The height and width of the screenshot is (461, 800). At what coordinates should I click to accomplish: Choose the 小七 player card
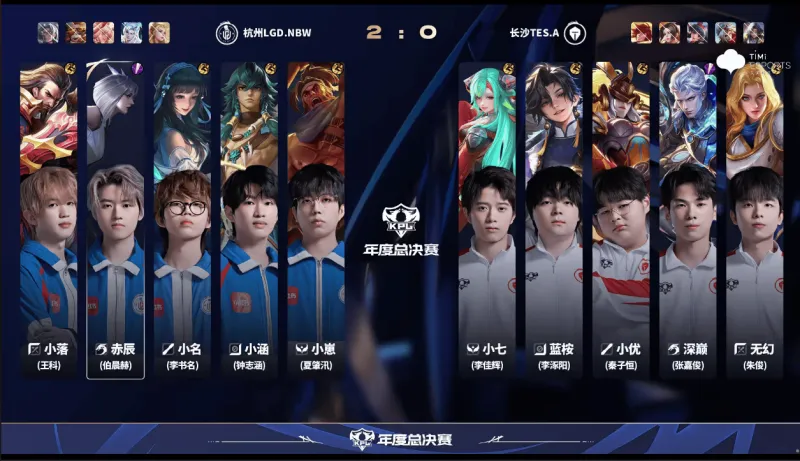point(487,220)
